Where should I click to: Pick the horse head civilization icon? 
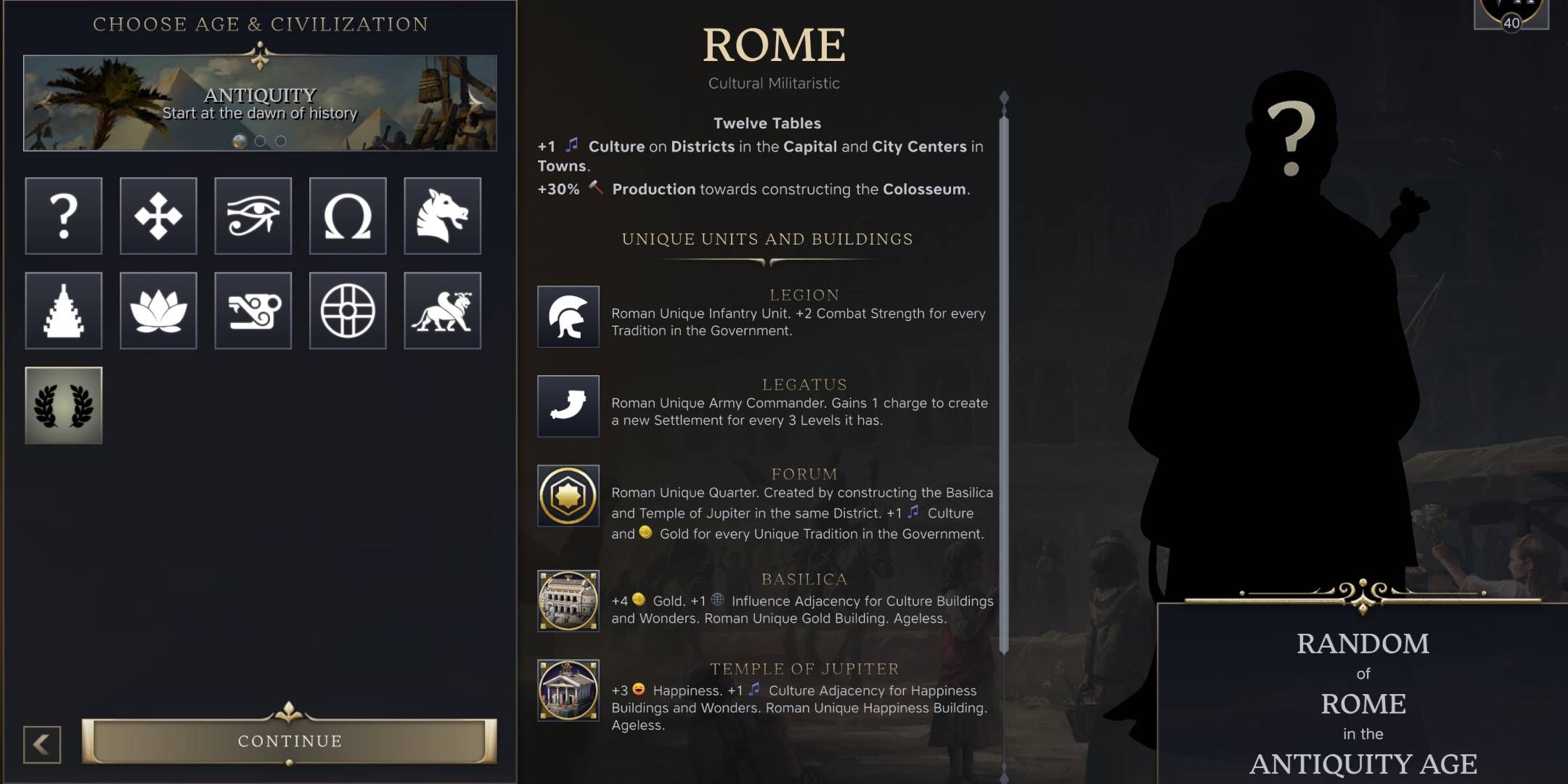pyautogui.click(x=443, y=216)
